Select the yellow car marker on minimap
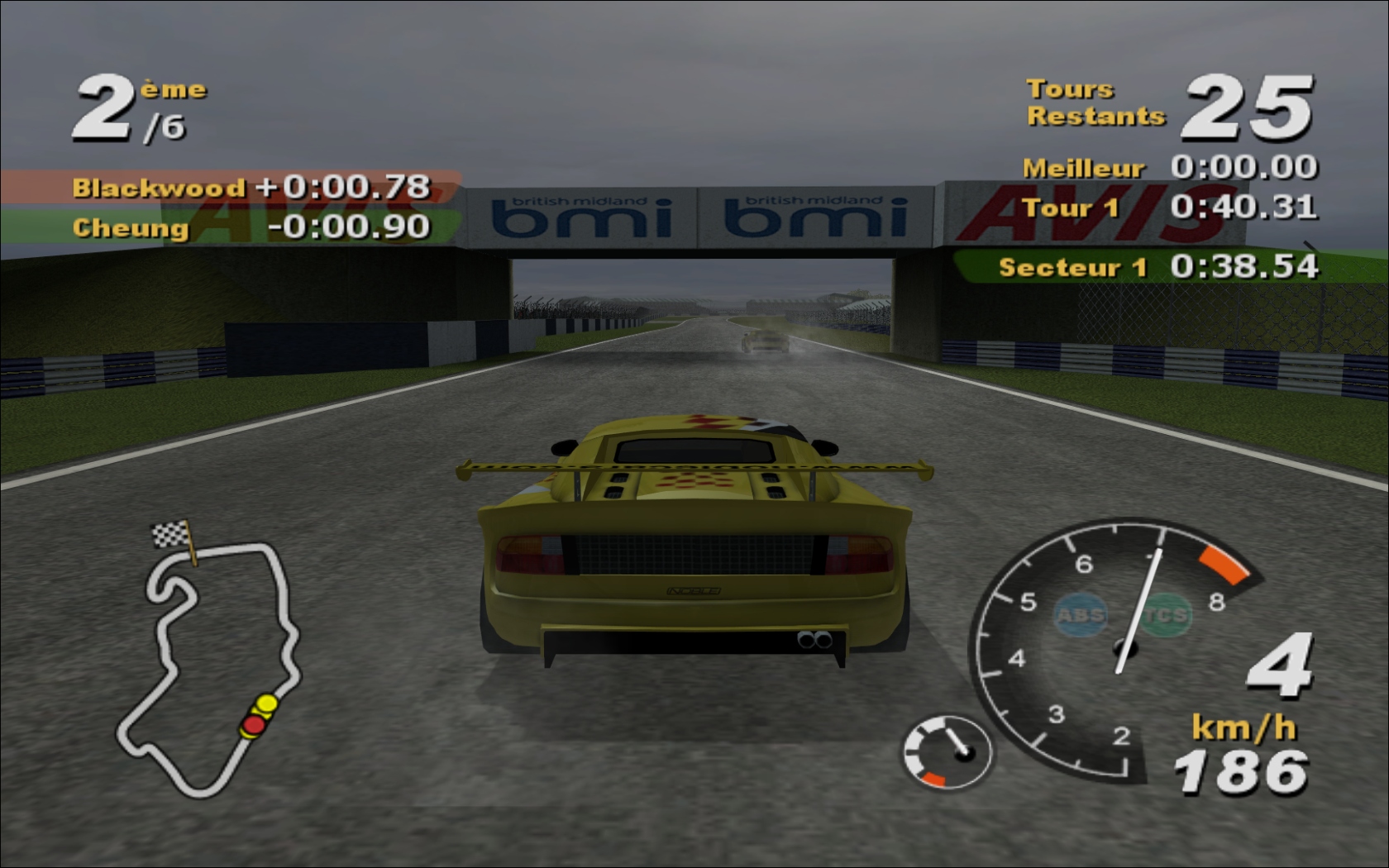This screenshot has height=868, width=1389. tap(266, 704)
